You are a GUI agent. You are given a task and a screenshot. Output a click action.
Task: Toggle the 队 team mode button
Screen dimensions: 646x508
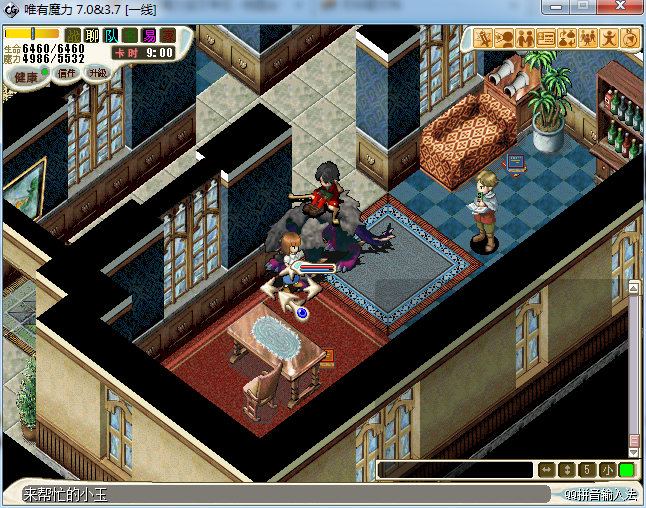tap(111, 35)
